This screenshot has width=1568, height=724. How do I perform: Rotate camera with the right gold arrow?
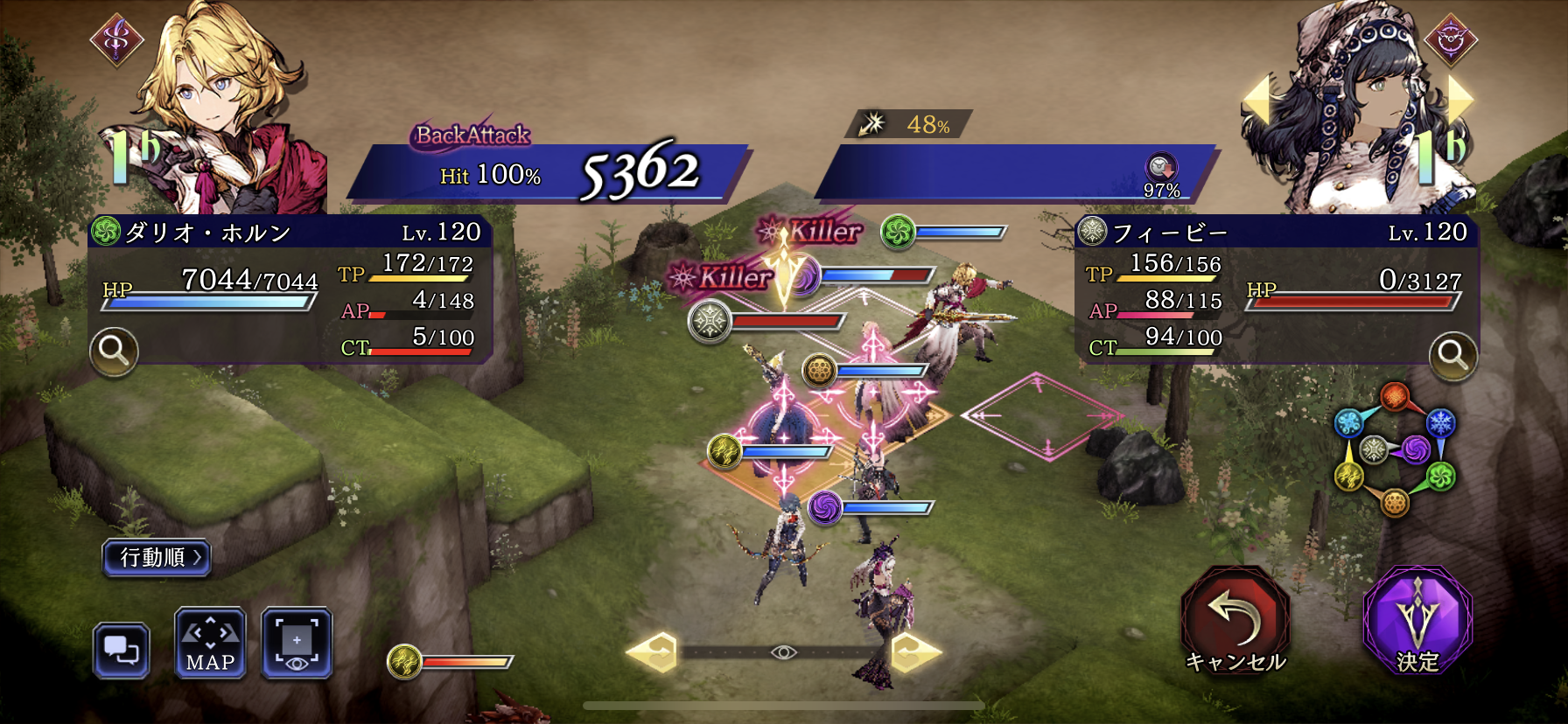tap(915, 652)
